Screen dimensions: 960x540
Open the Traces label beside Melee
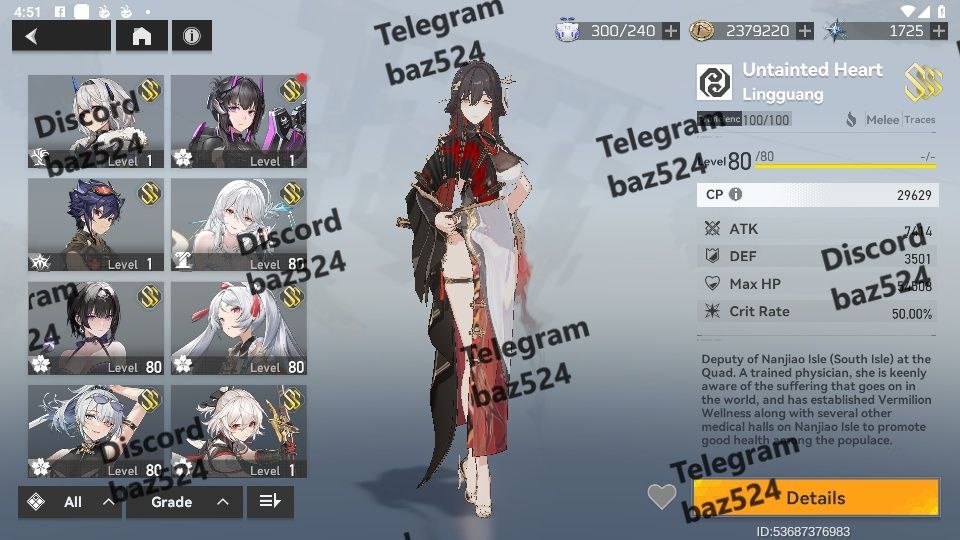coord(920,120)
